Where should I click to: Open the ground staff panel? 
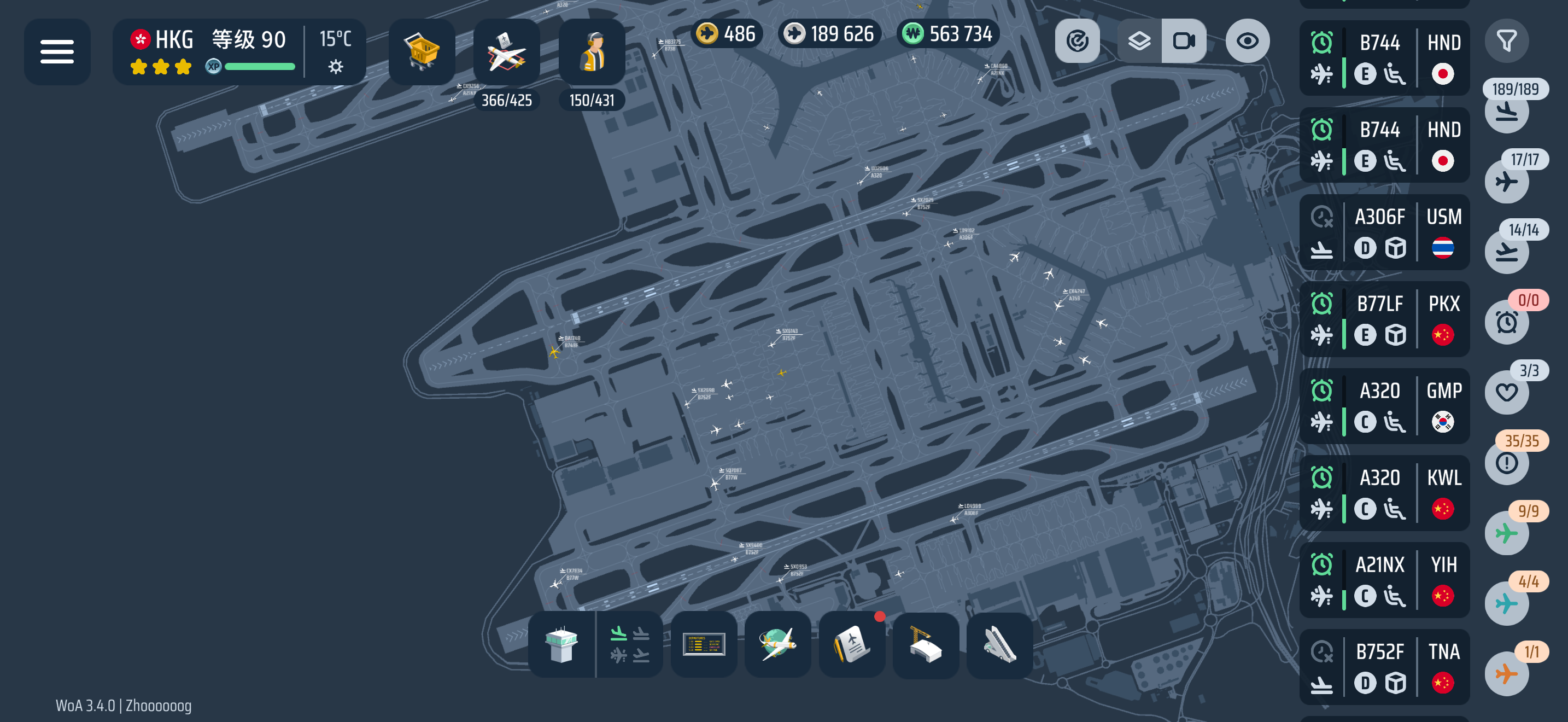pos(592,52)
